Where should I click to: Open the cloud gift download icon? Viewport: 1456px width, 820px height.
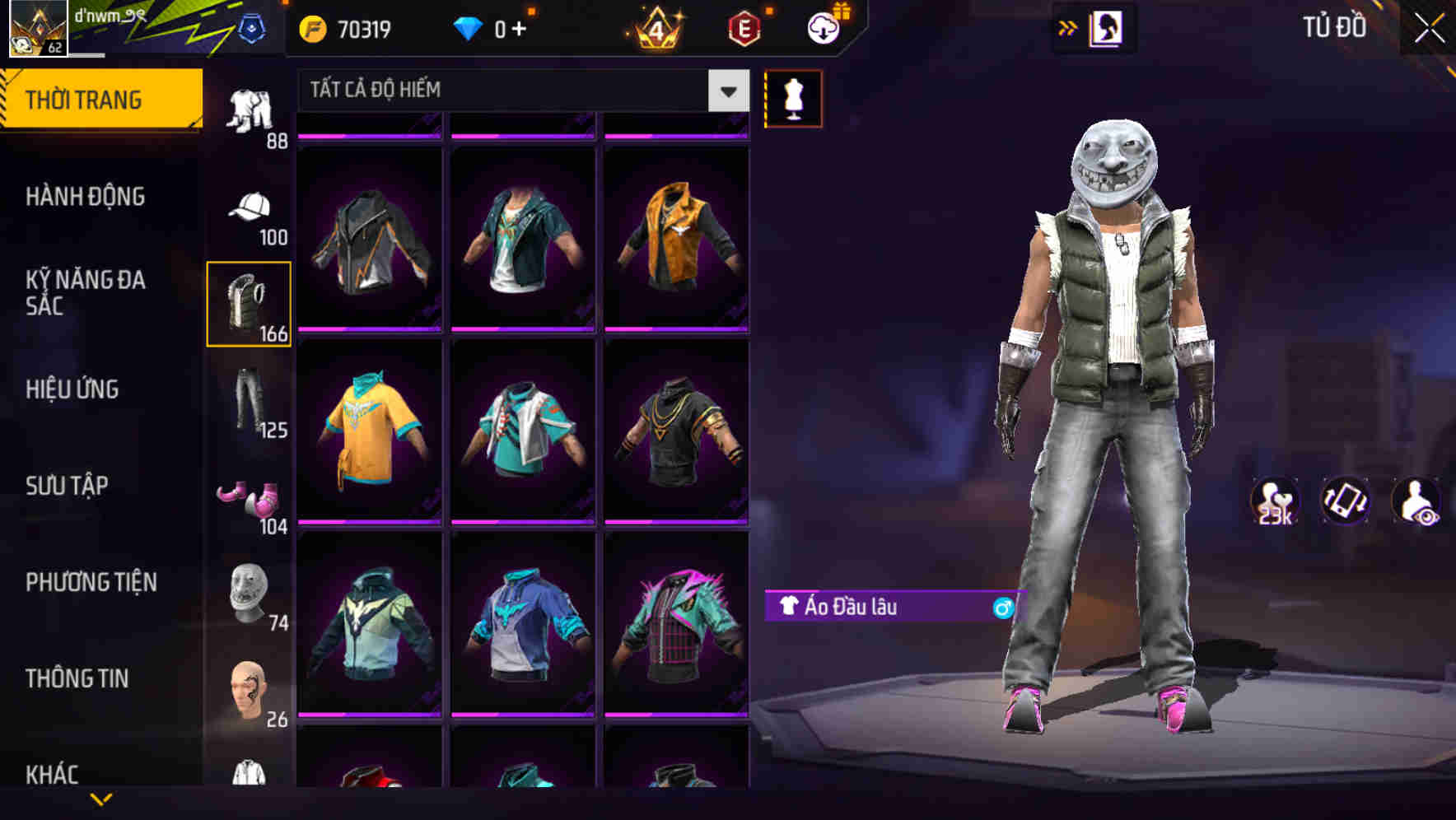coord(823,27)
